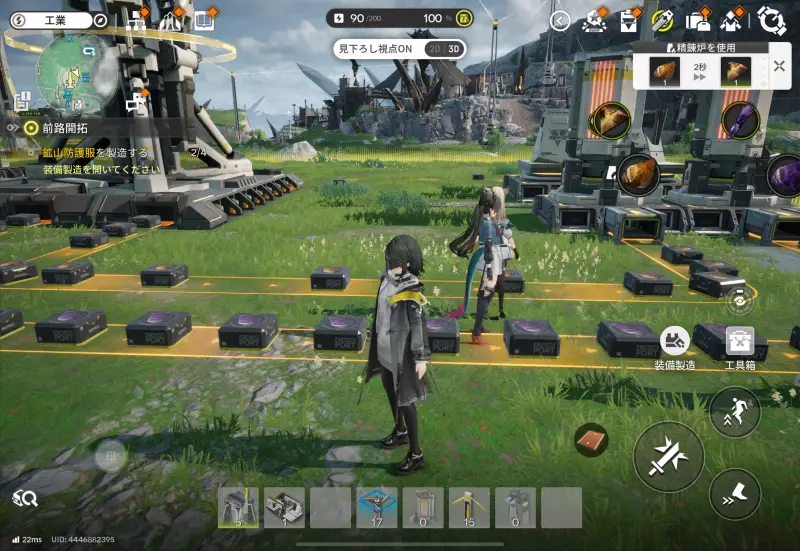Collapse the top menu with left arrow

560,20
